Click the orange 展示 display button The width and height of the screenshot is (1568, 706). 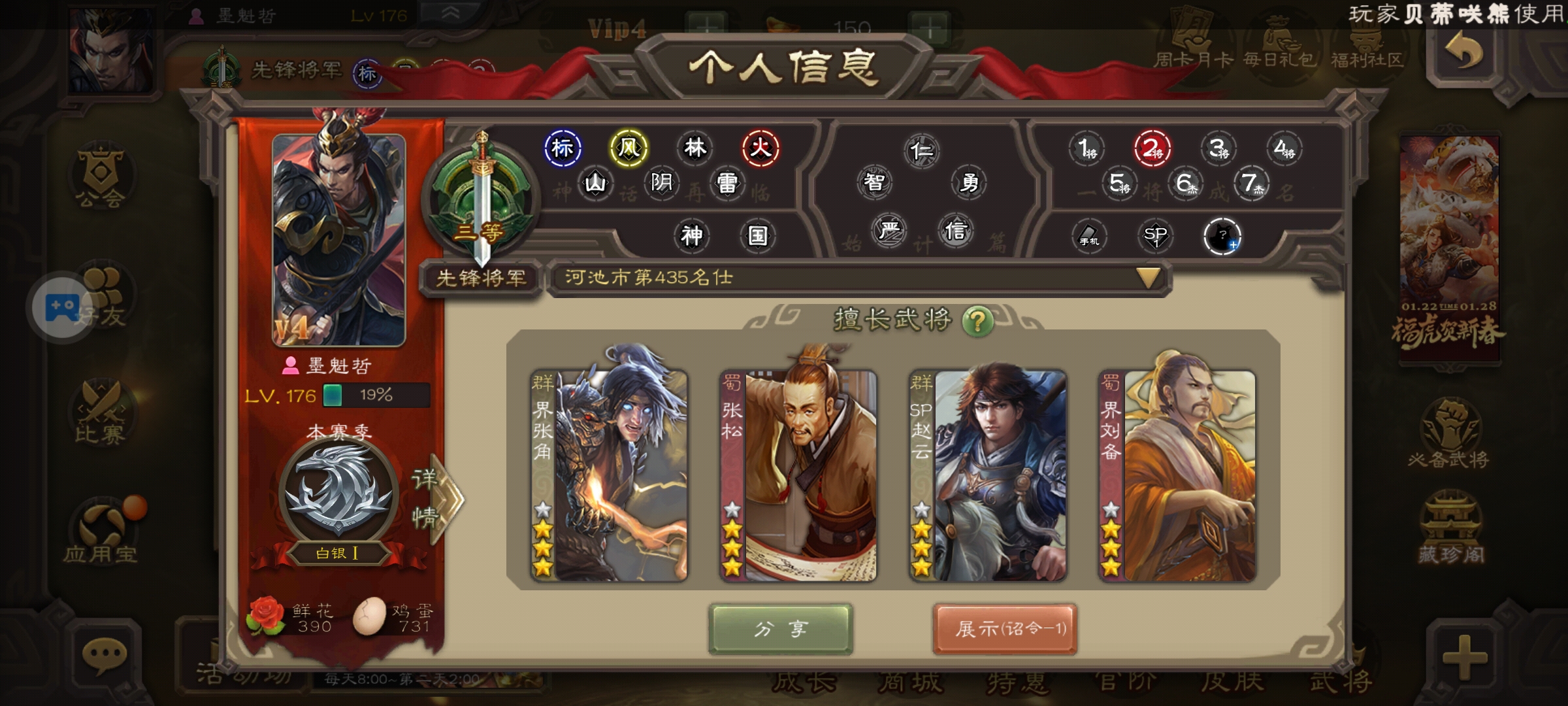pyautogui.click(x=1005, y=629)
